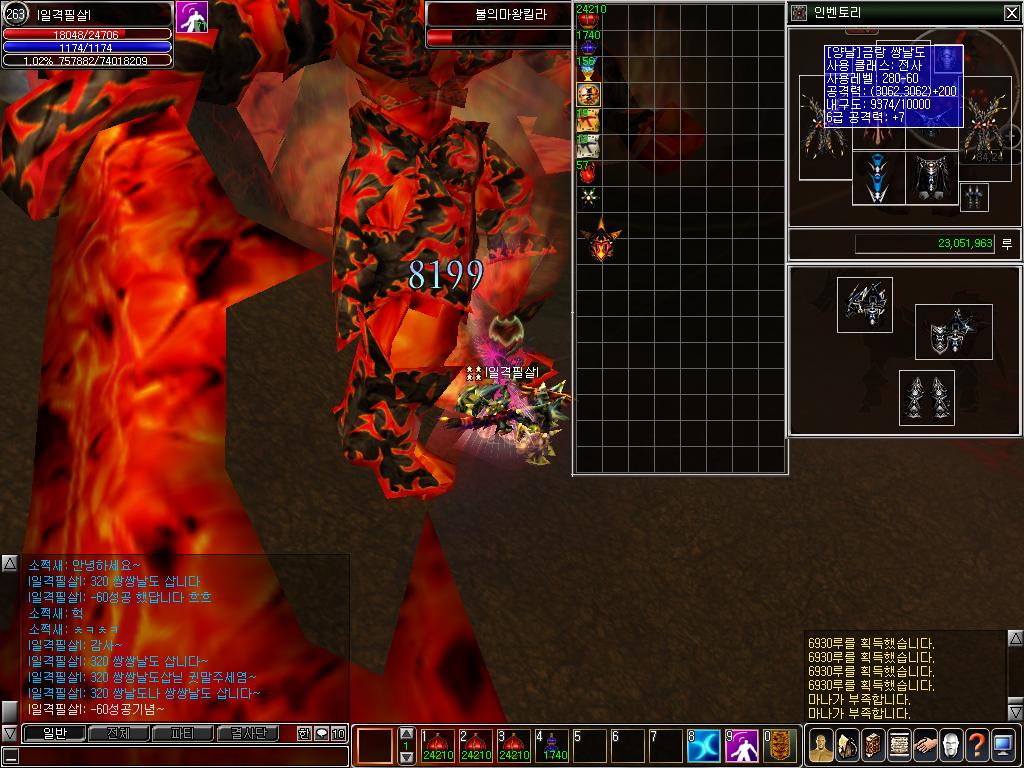Activate the purple figure skill in slot 9
Image resolution: width=1024 pixels, height=768 pixels.
742,746
